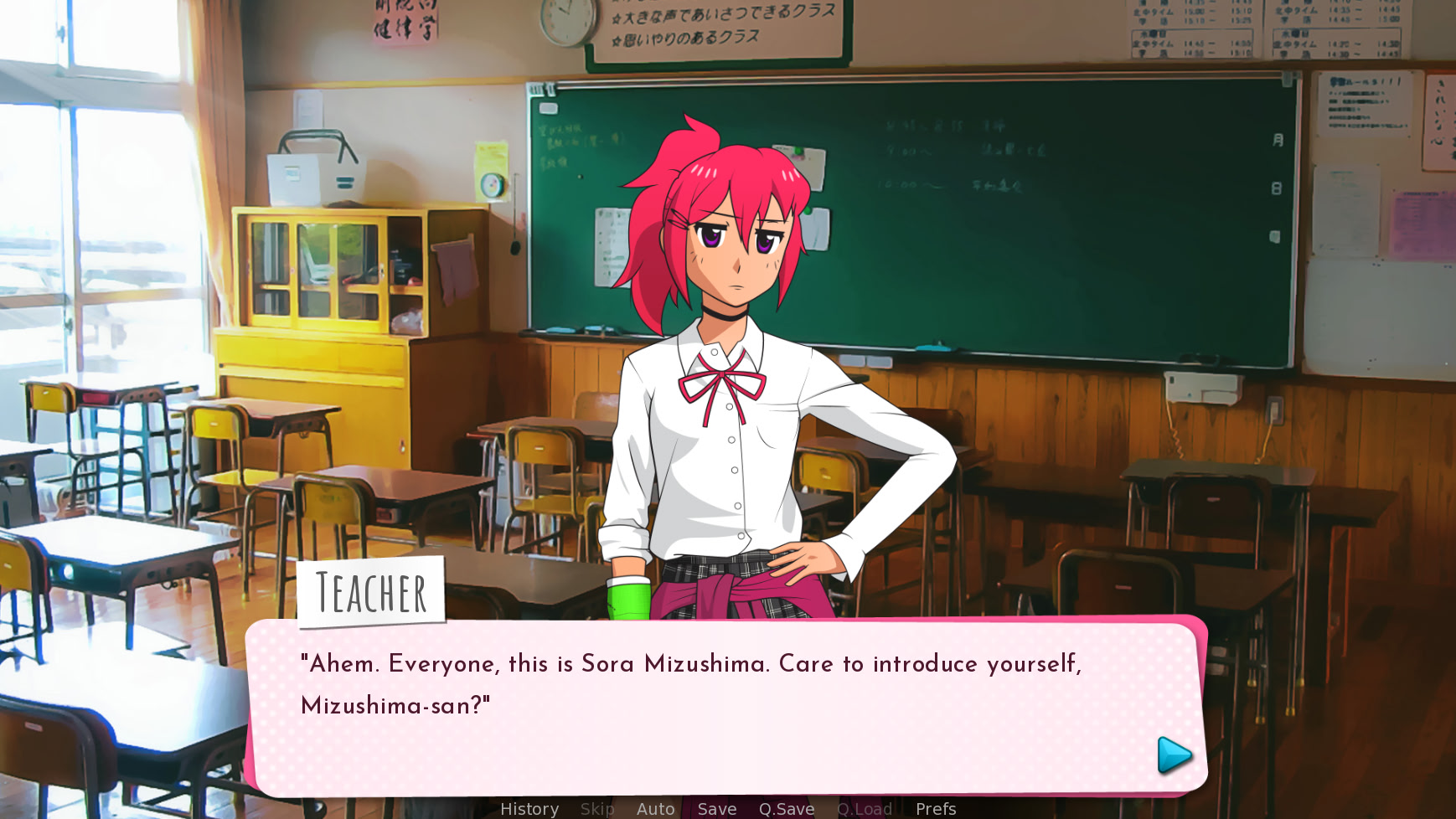Screen dimensions: 1456x819
Task: Click the Skip label in the quick menu
Action: 596,809
